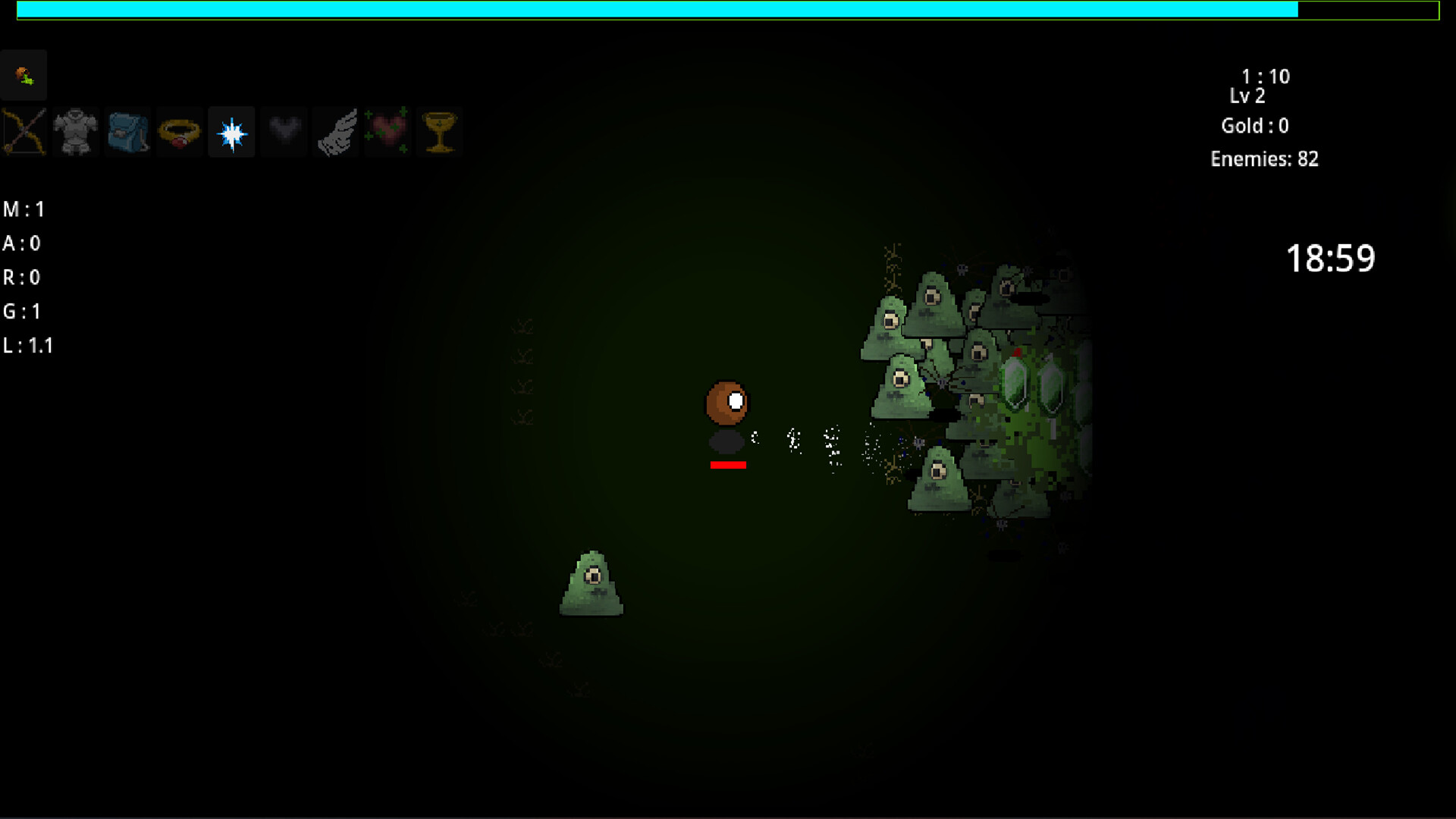This screenshot has height=819, width=1456.
Task: Toggle the chalice trinket slot
Action: tap(440, 131)
